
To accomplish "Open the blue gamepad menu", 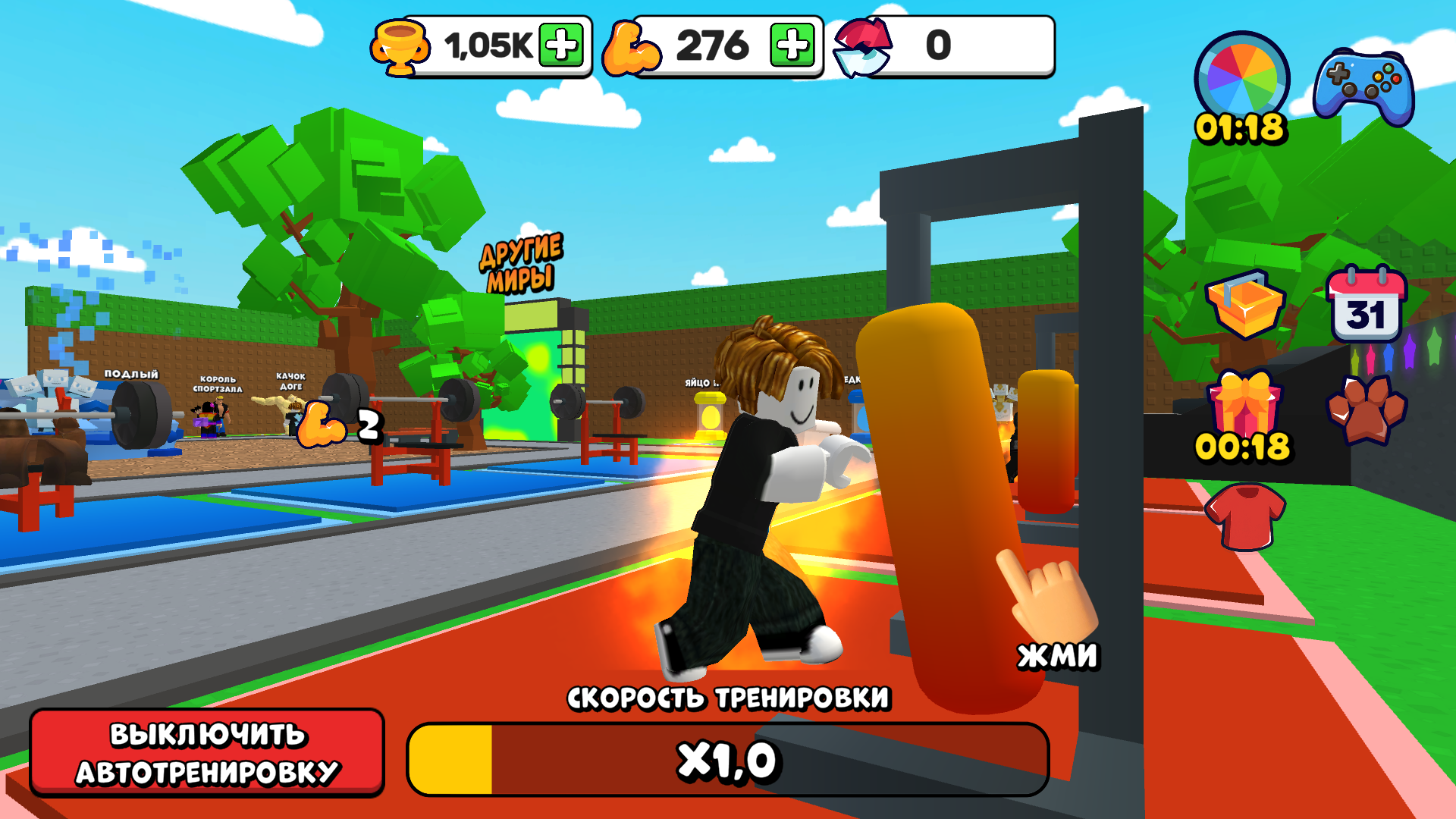I will click(x=1363, y=87).
